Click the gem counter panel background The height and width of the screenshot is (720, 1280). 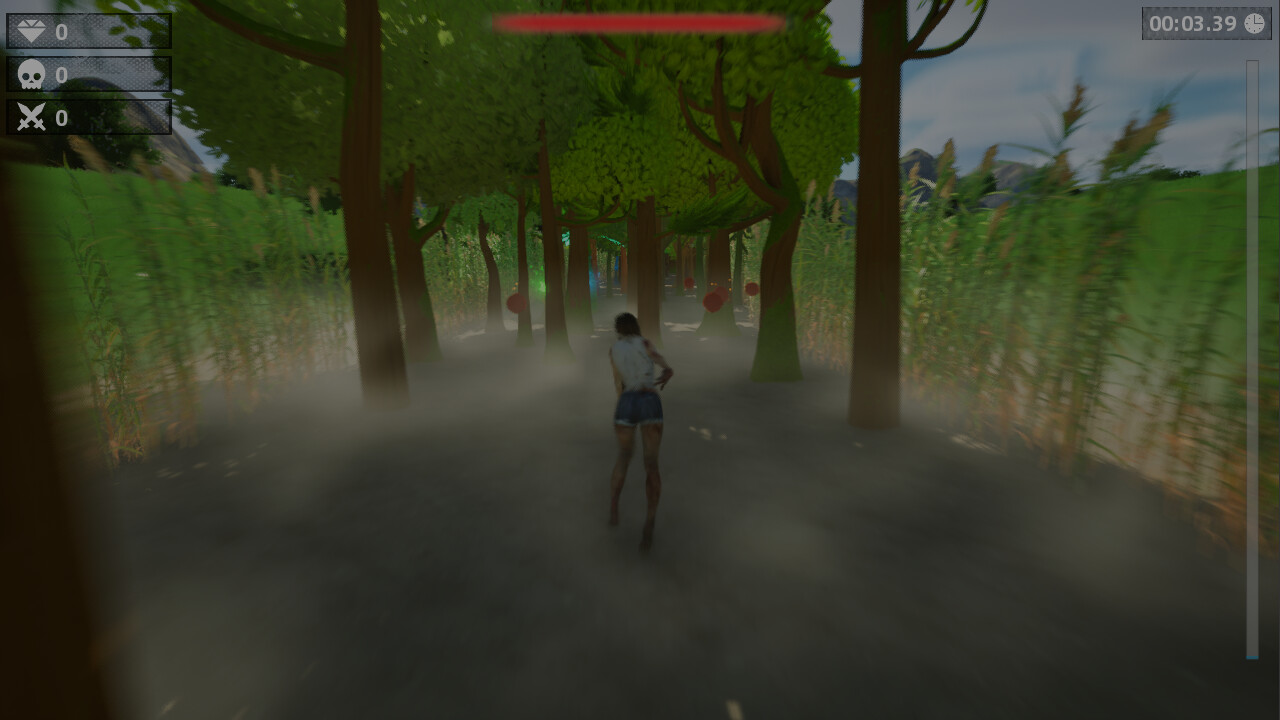(x=120, y=31)
